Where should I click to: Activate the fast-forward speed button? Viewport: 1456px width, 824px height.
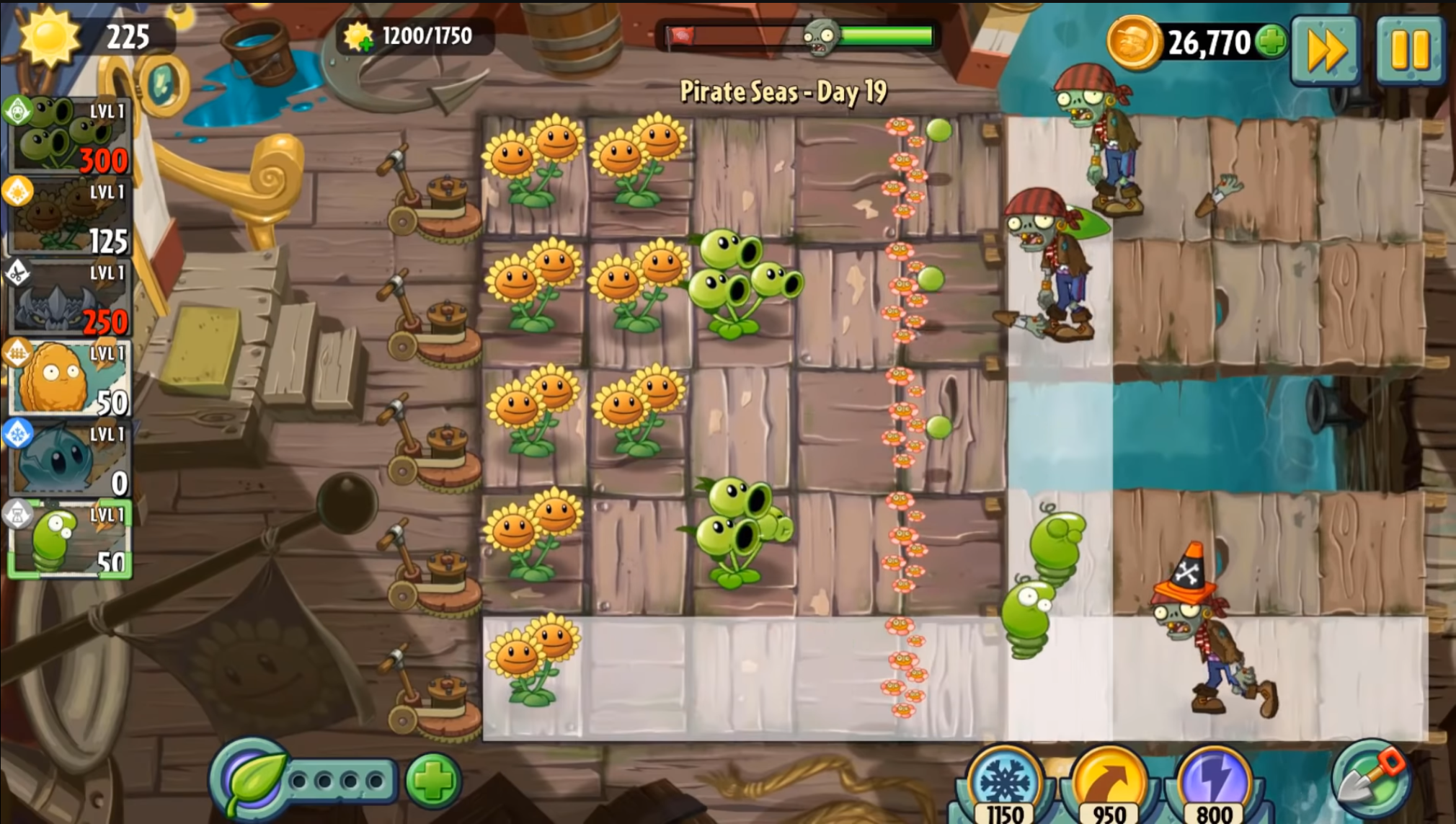(1326, 50)
